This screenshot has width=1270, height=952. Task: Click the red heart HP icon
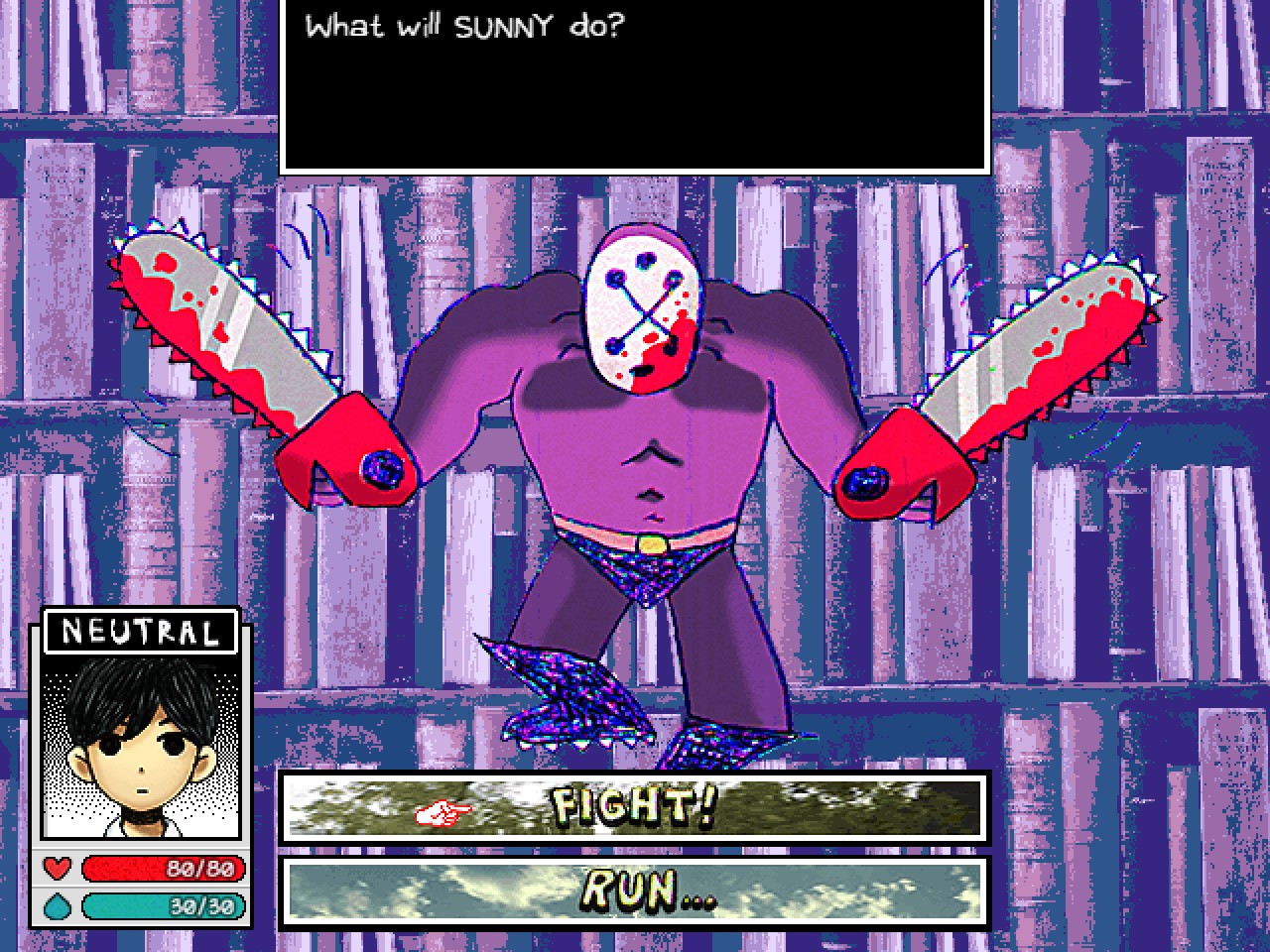(58, 870)
